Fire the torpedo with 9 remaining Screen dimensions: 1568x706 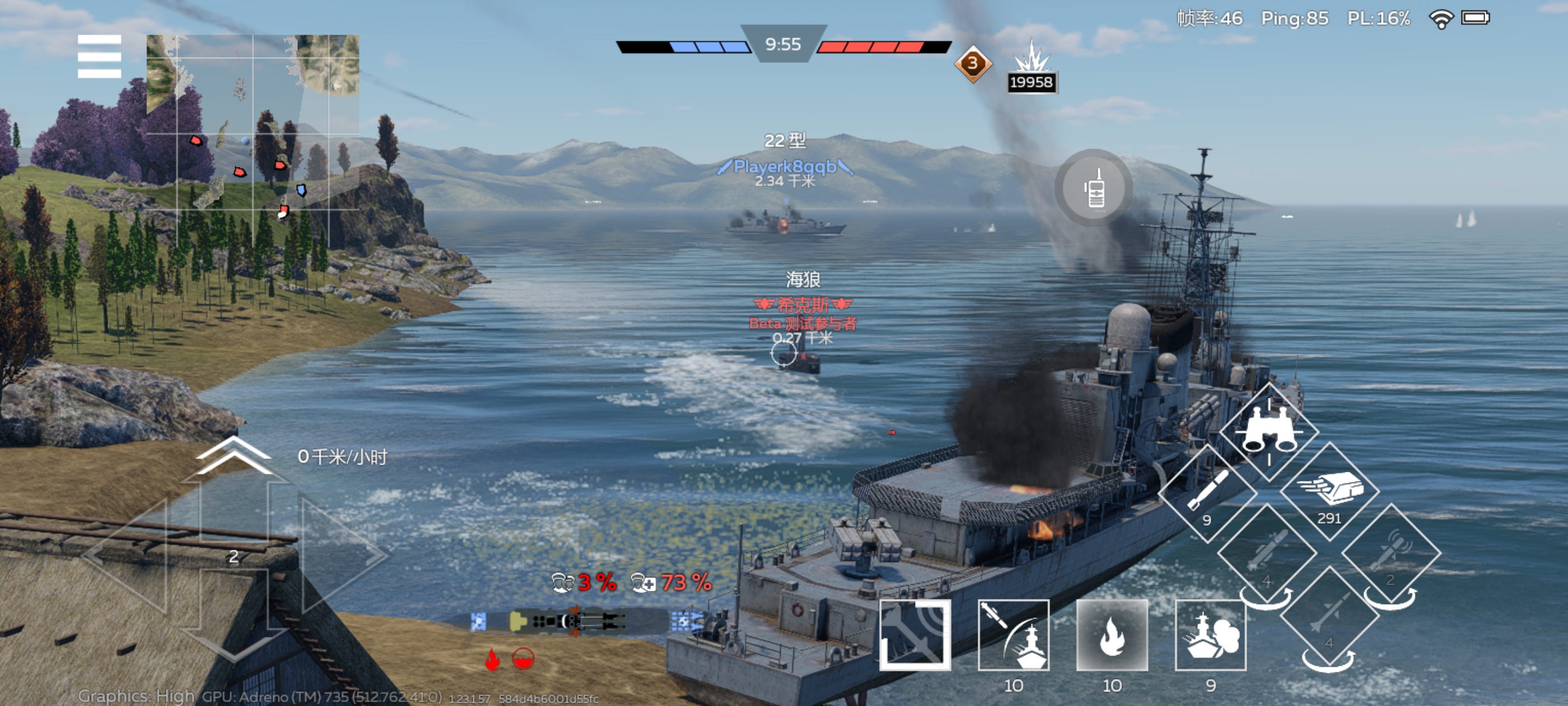tap(1207, 494)
